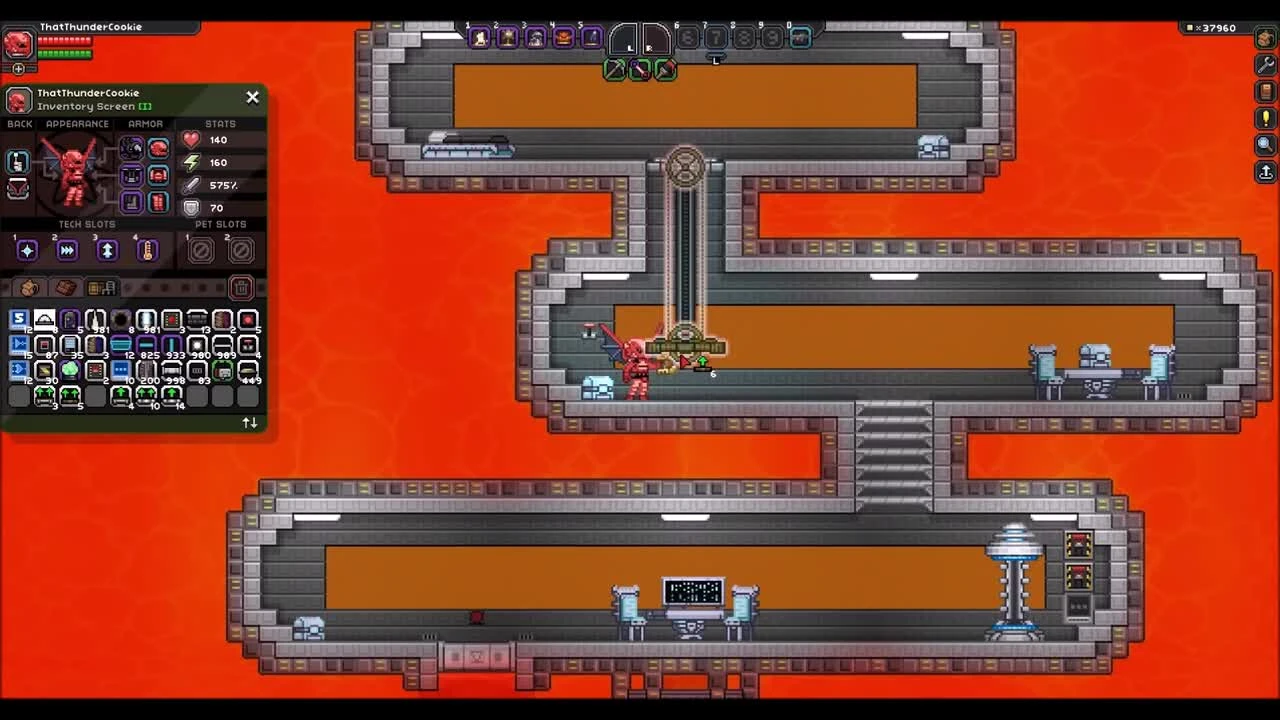
Task: Open the Matter Manipulator upgrade wrench icon
Action: pos(1264,65)
